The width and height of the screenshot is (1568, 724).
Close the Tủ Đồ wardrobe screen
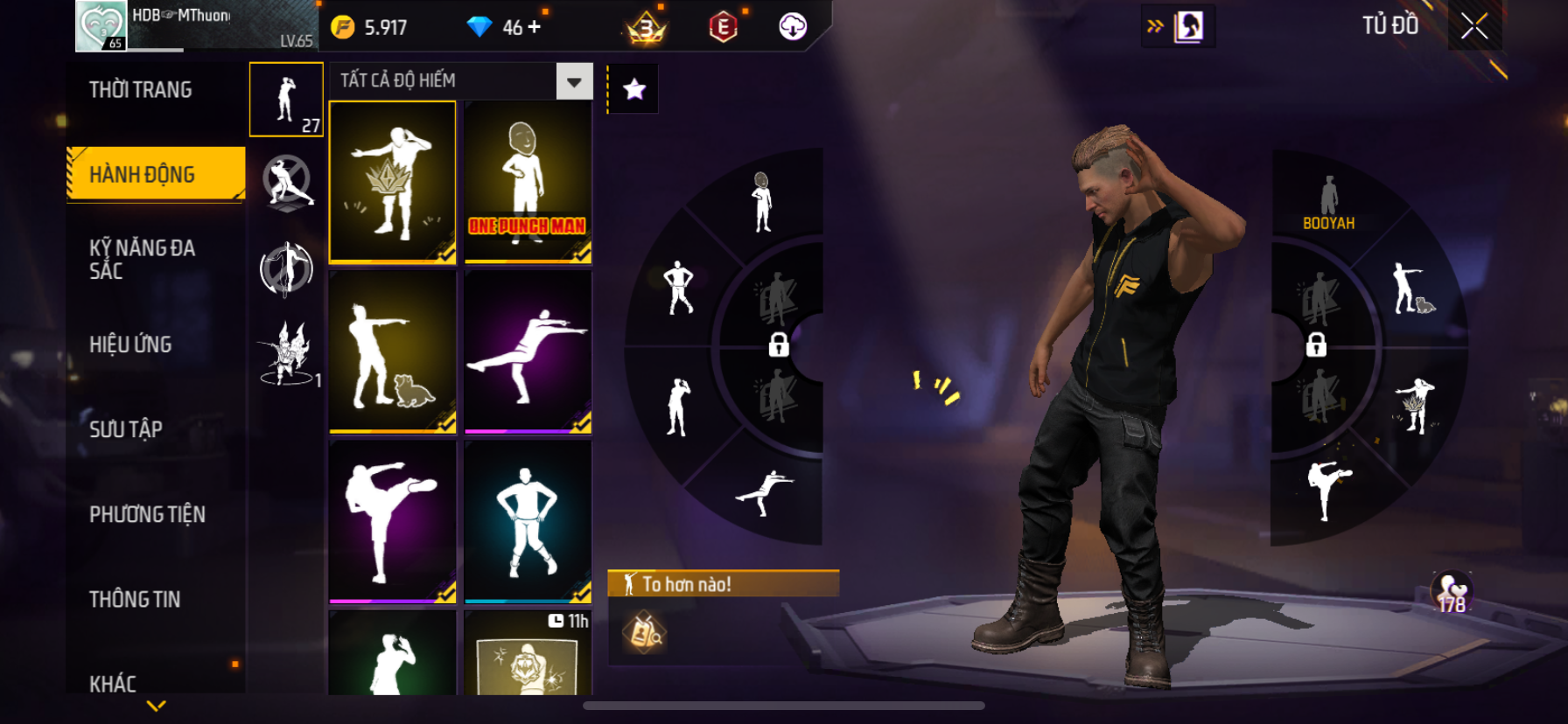click(x=1474, y=26)
